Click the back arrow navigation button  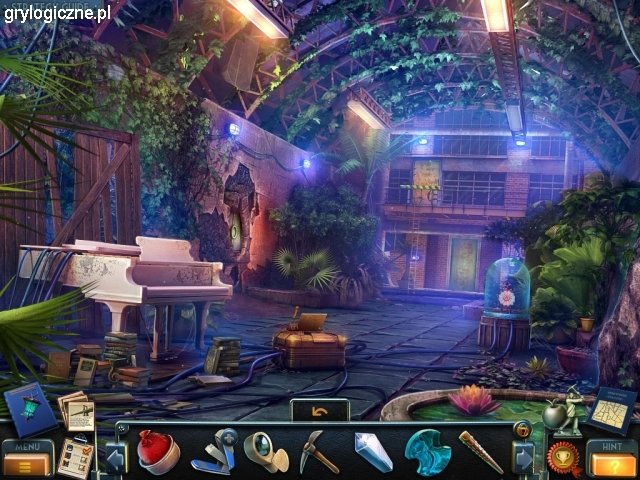coord(320,410)
